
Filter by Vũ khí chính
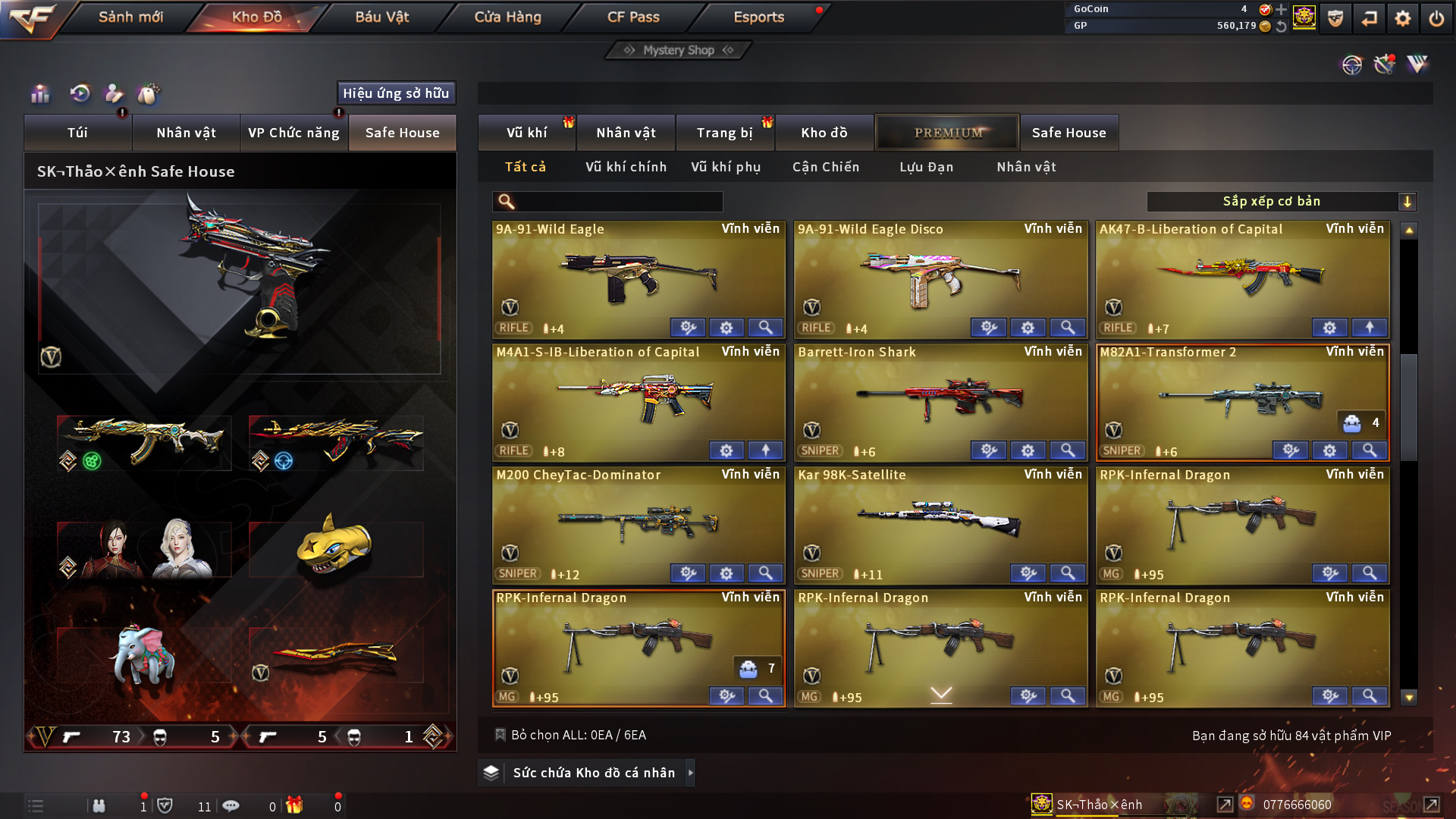[626, 167]
